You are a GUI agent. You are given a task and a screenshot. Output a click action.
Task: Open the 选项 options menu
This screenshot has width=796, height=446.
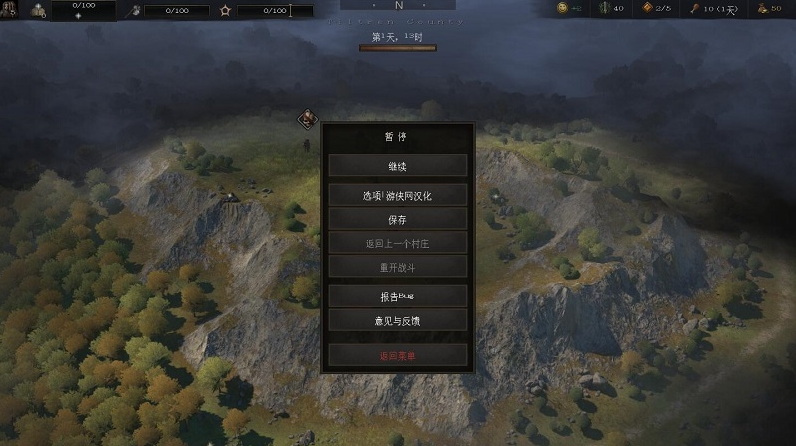397,194
